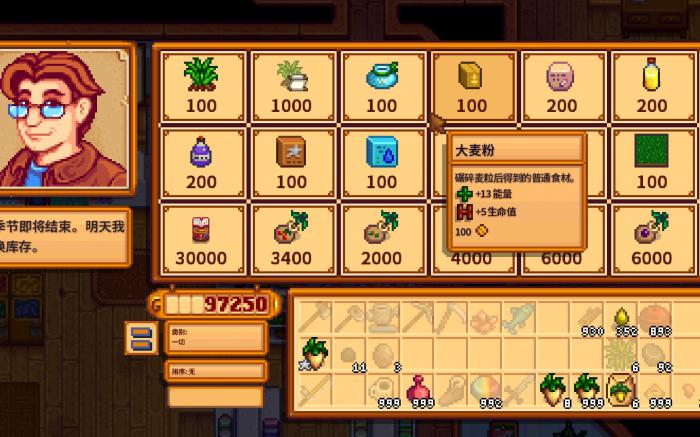Select the golden droplet item with 352
700x437 pixels.
pyautogui.click(x=623, y=320)
